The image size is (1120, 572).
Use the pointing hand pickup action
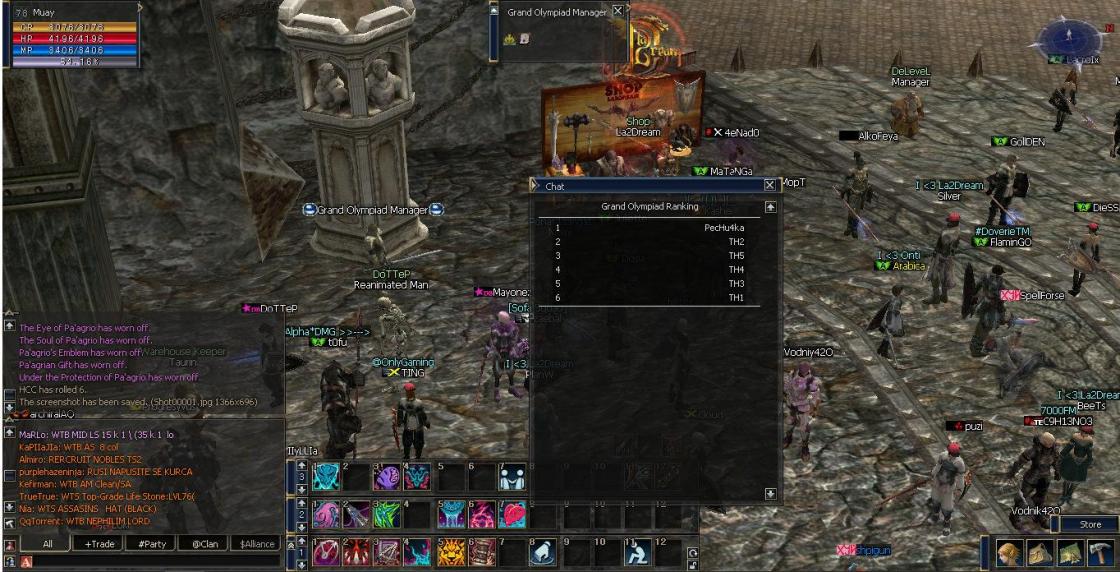543,552
